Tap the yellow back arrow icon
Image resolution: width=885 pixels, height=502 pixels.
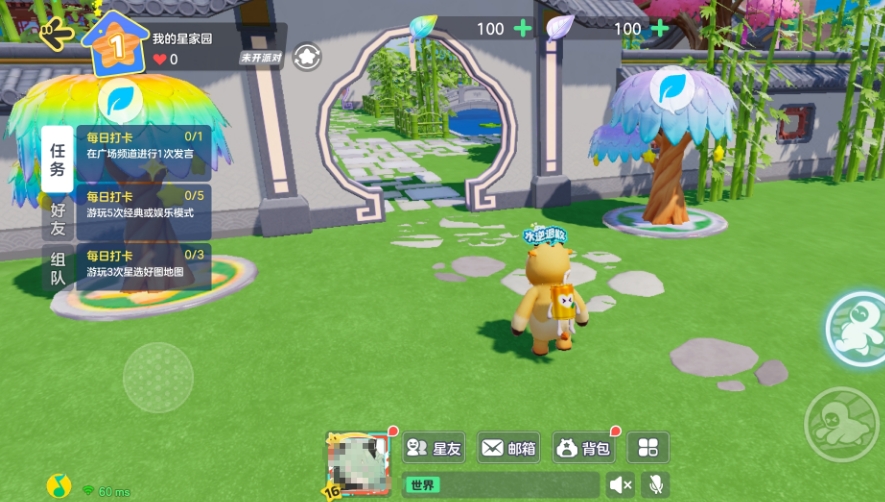(x=57, y=35)
